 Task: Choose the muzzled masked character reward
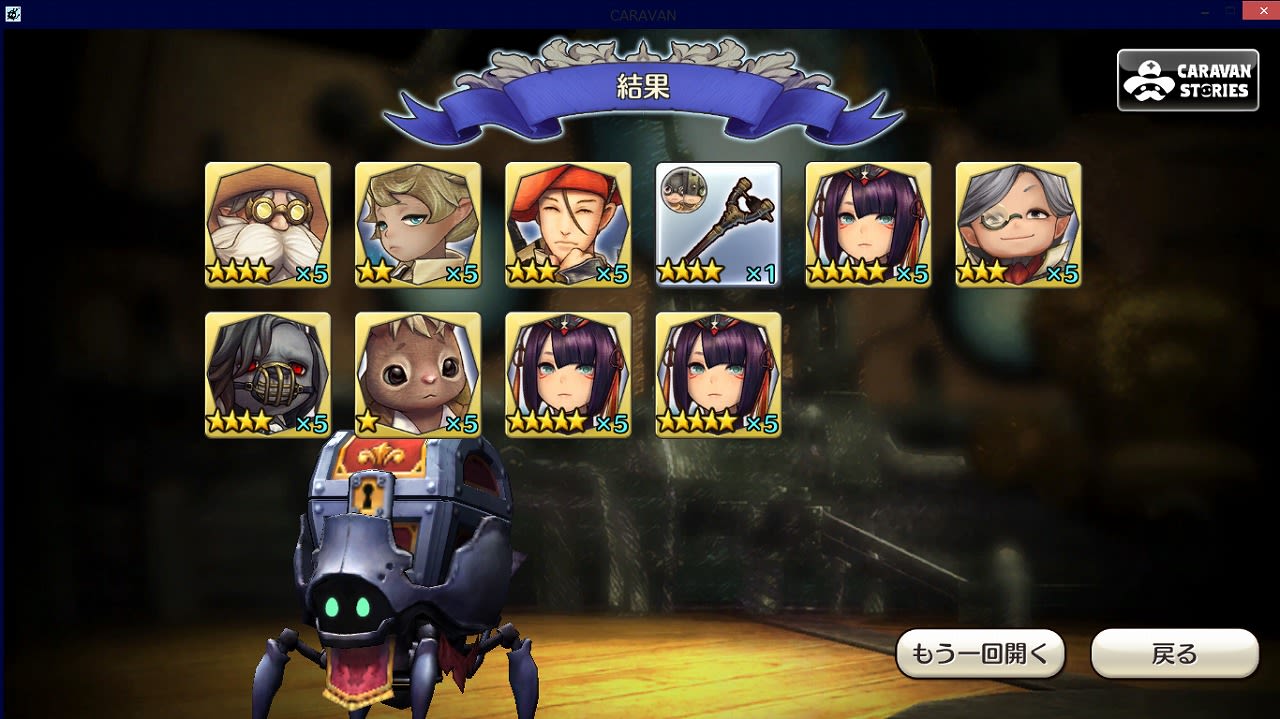(x=268, y=375)
